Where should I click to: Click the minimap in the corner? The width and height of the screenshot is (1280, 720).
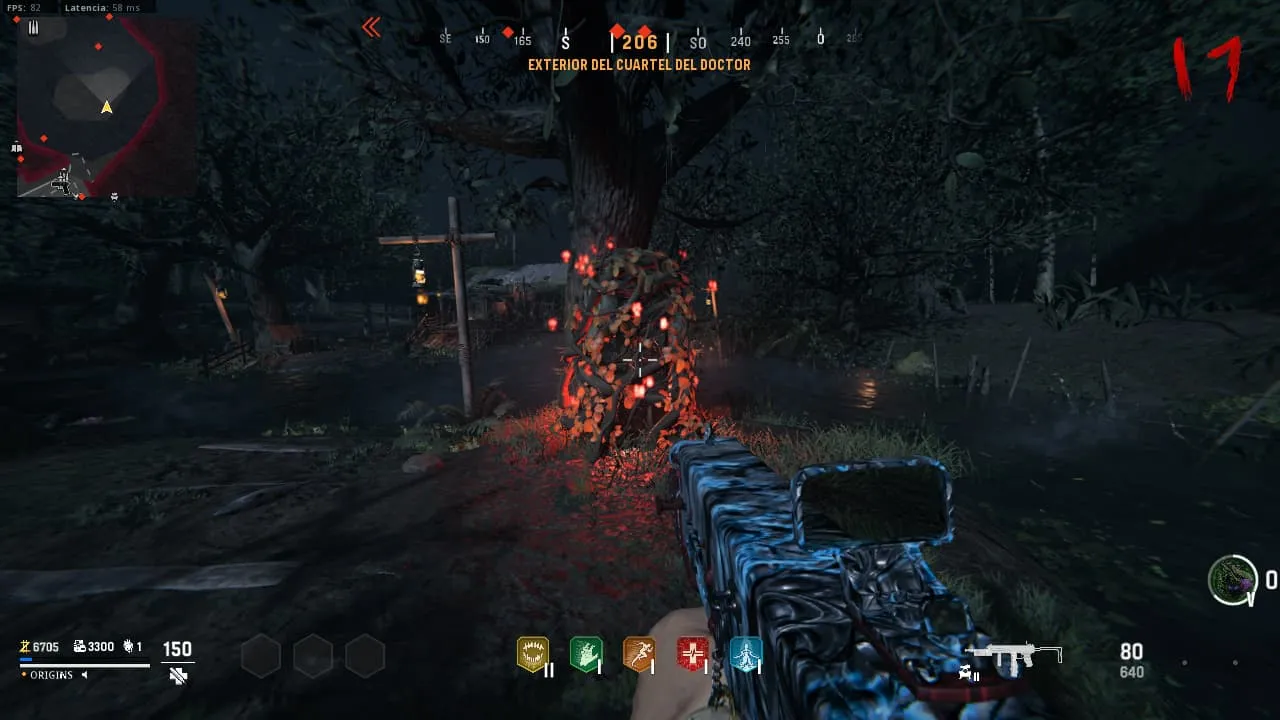click(105, 105)
